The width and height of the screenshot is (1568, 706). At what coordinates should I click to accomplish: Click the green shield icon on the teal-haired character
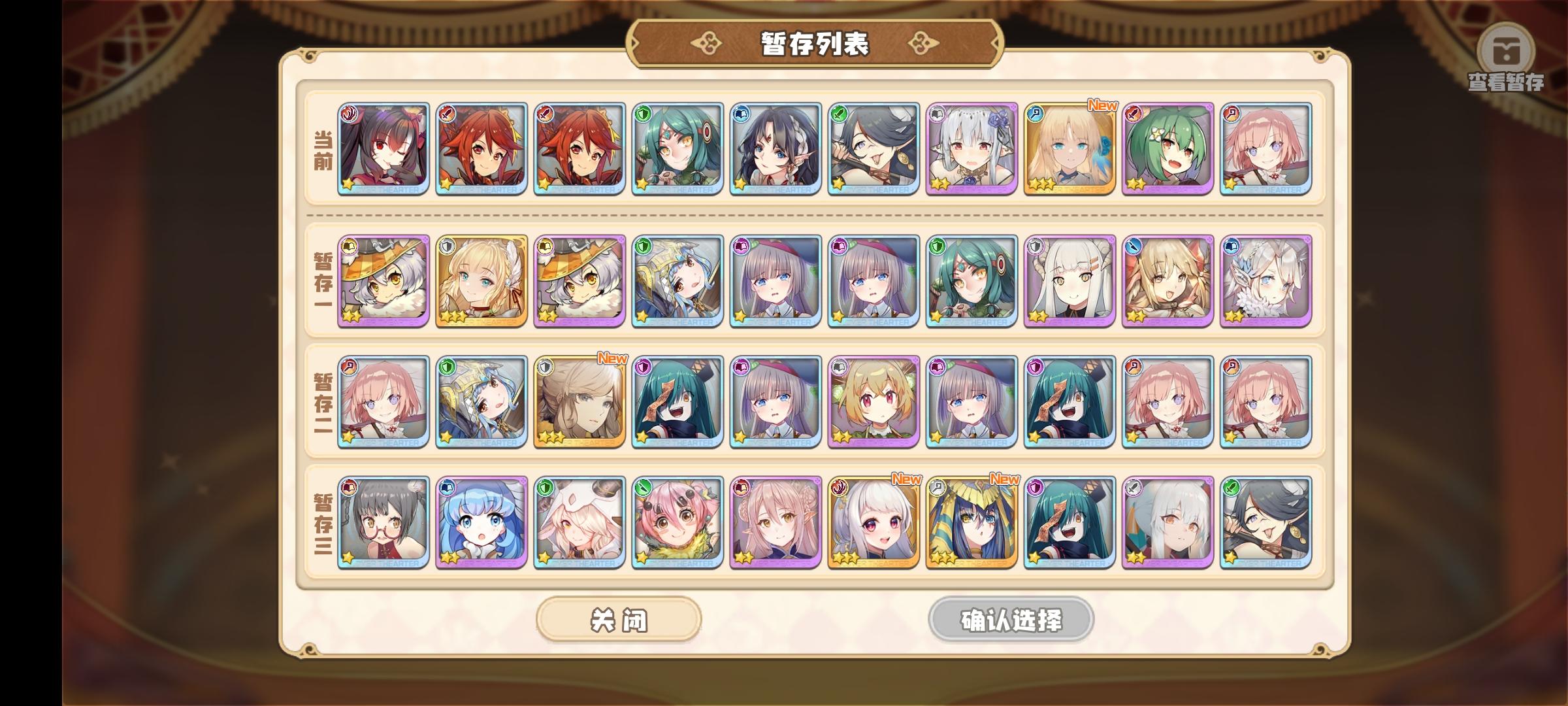[x=644, y=112]
